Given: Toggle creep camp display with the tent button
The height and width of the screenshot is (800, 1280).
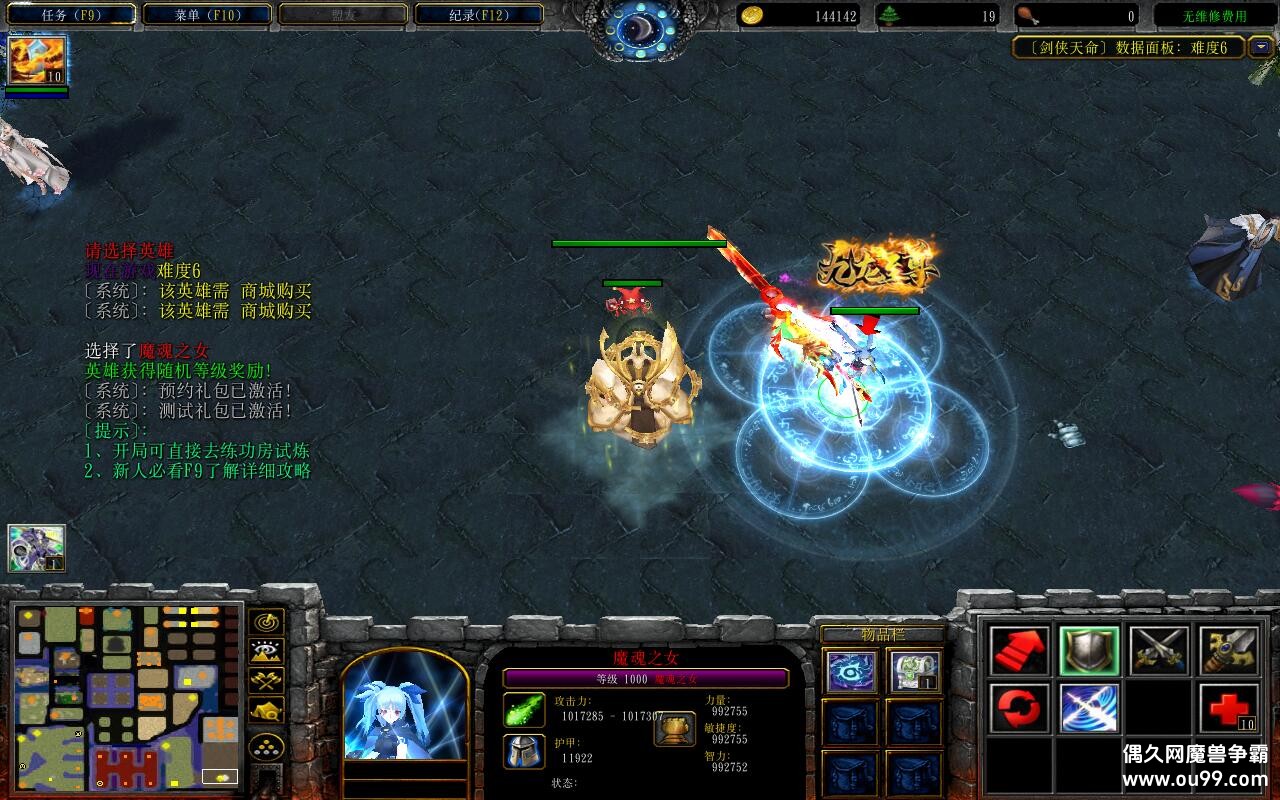Looking at the screenshot, I should coord(266,711).
